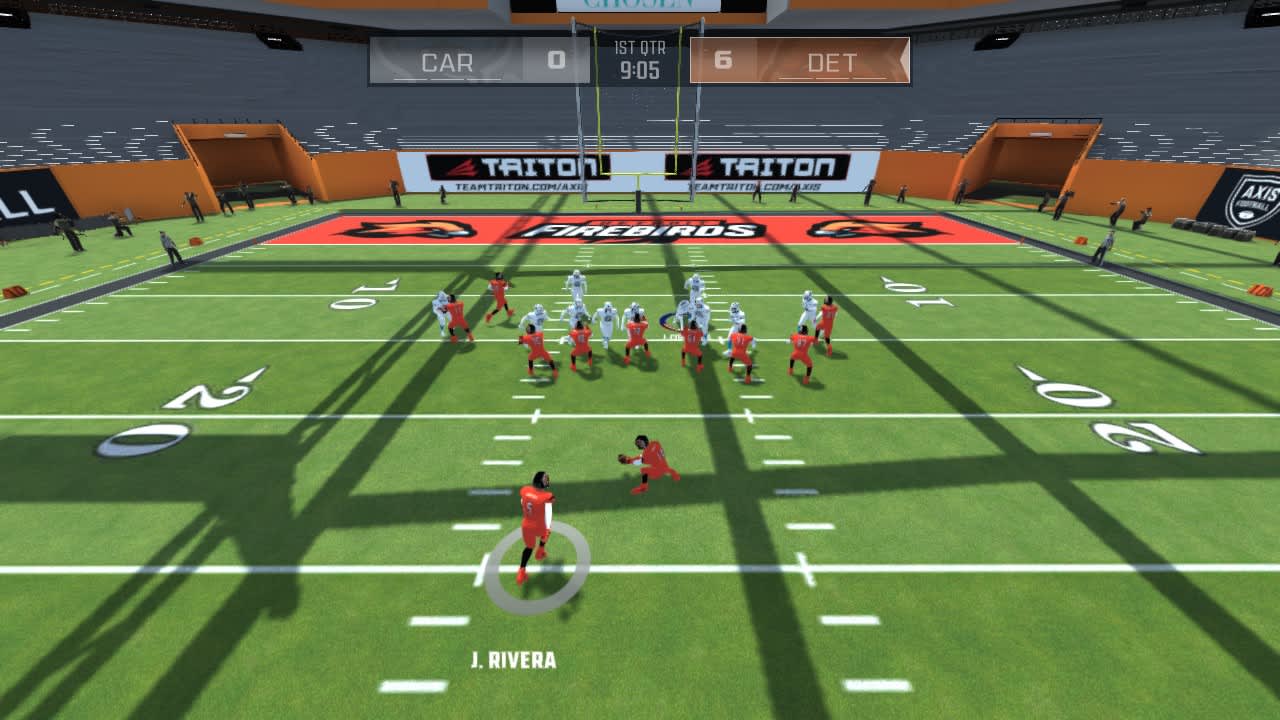This screenshot has height=720, width=1280.
Task: Open the 1ST QTR clock panel
Action: pyautogui.click(x=640, y=60)
